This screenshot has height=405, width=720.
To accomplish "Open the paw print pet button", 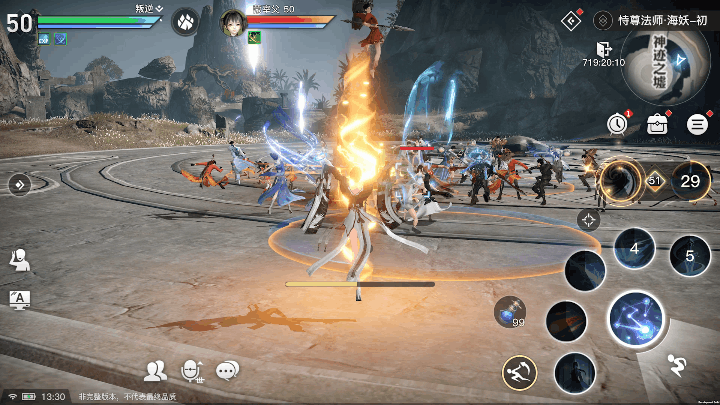I will point(185,21).
